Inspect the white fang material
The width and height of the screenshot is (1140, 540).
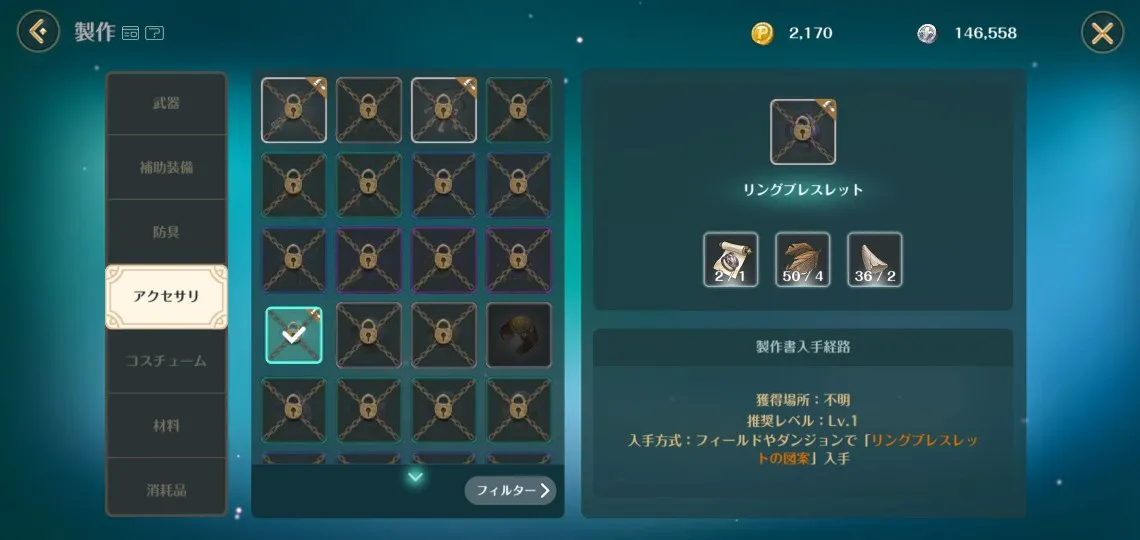point(874,260)
